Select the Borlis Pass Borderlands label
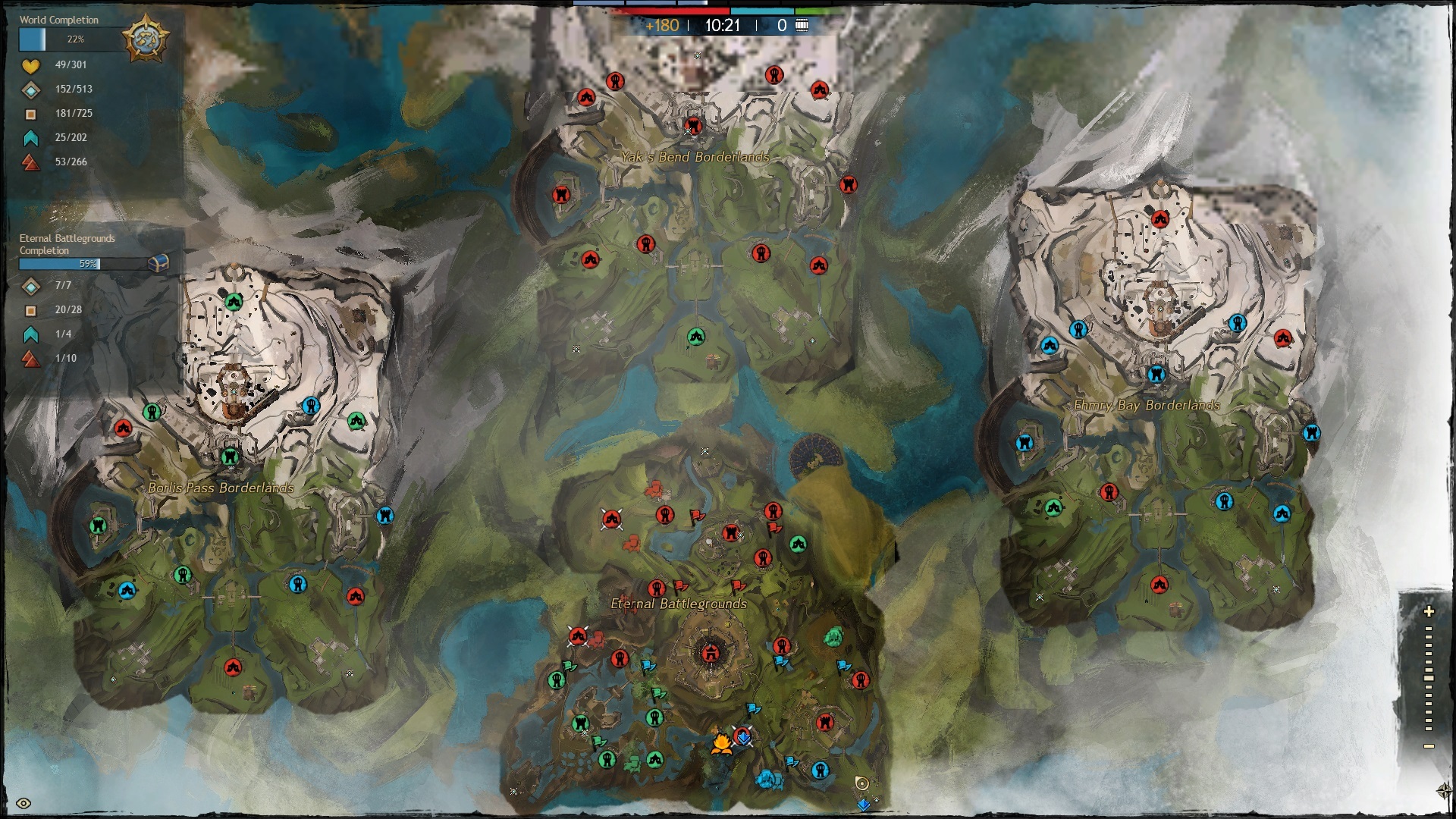This screenshot has height=819, width=1456. [x=221, y=488]
